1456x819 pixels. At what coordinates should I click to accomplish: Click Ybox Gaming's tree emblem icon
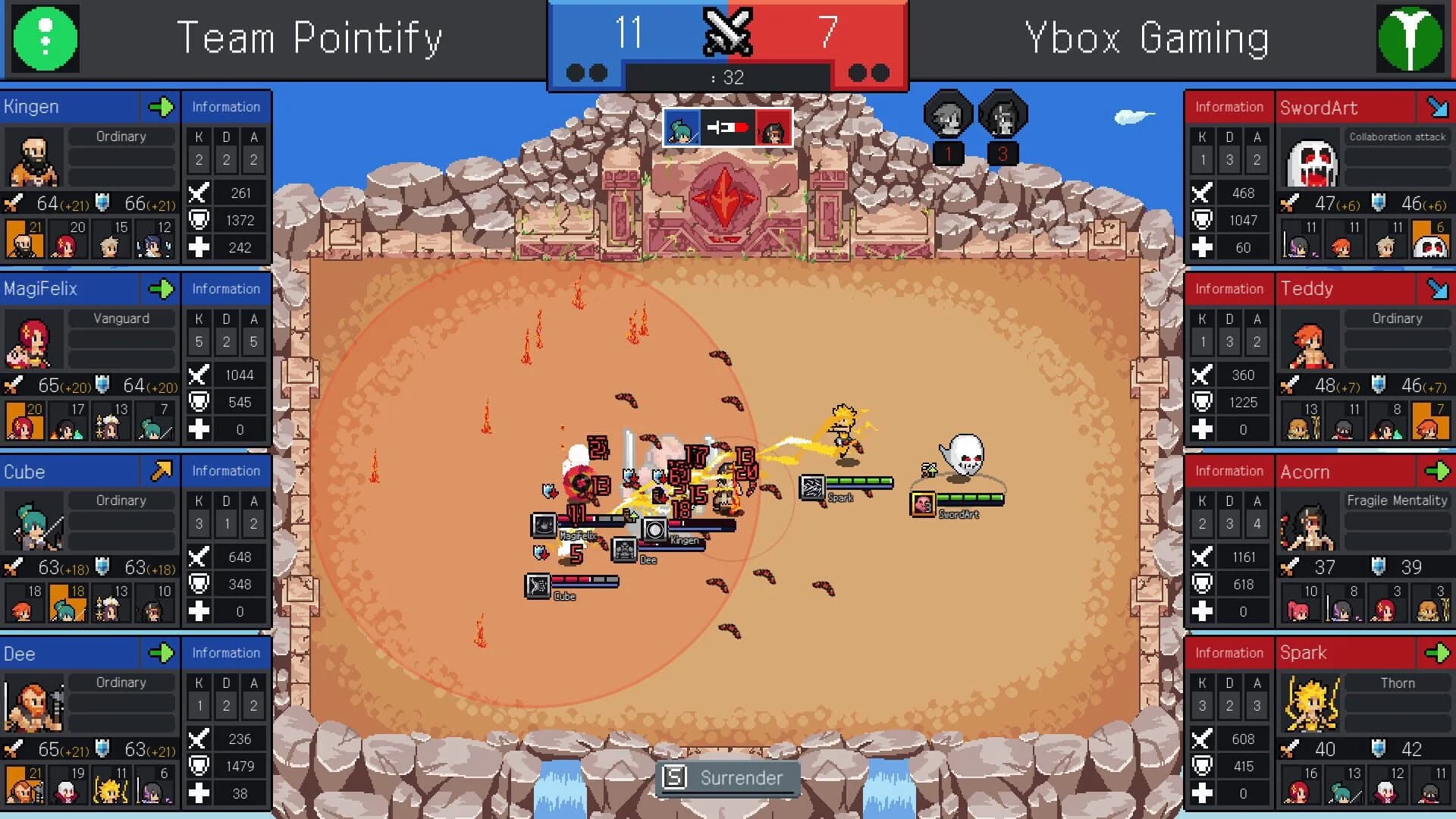(1412, 39)
